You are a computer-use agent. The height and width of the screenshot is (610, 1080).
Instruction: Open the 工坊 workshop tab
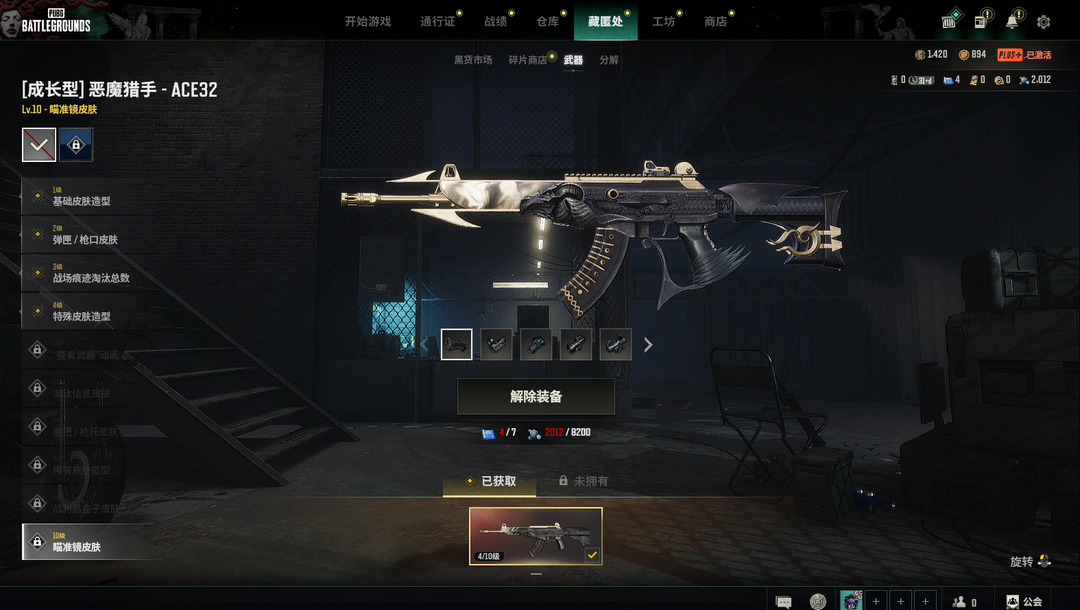[x=663, y=21]
